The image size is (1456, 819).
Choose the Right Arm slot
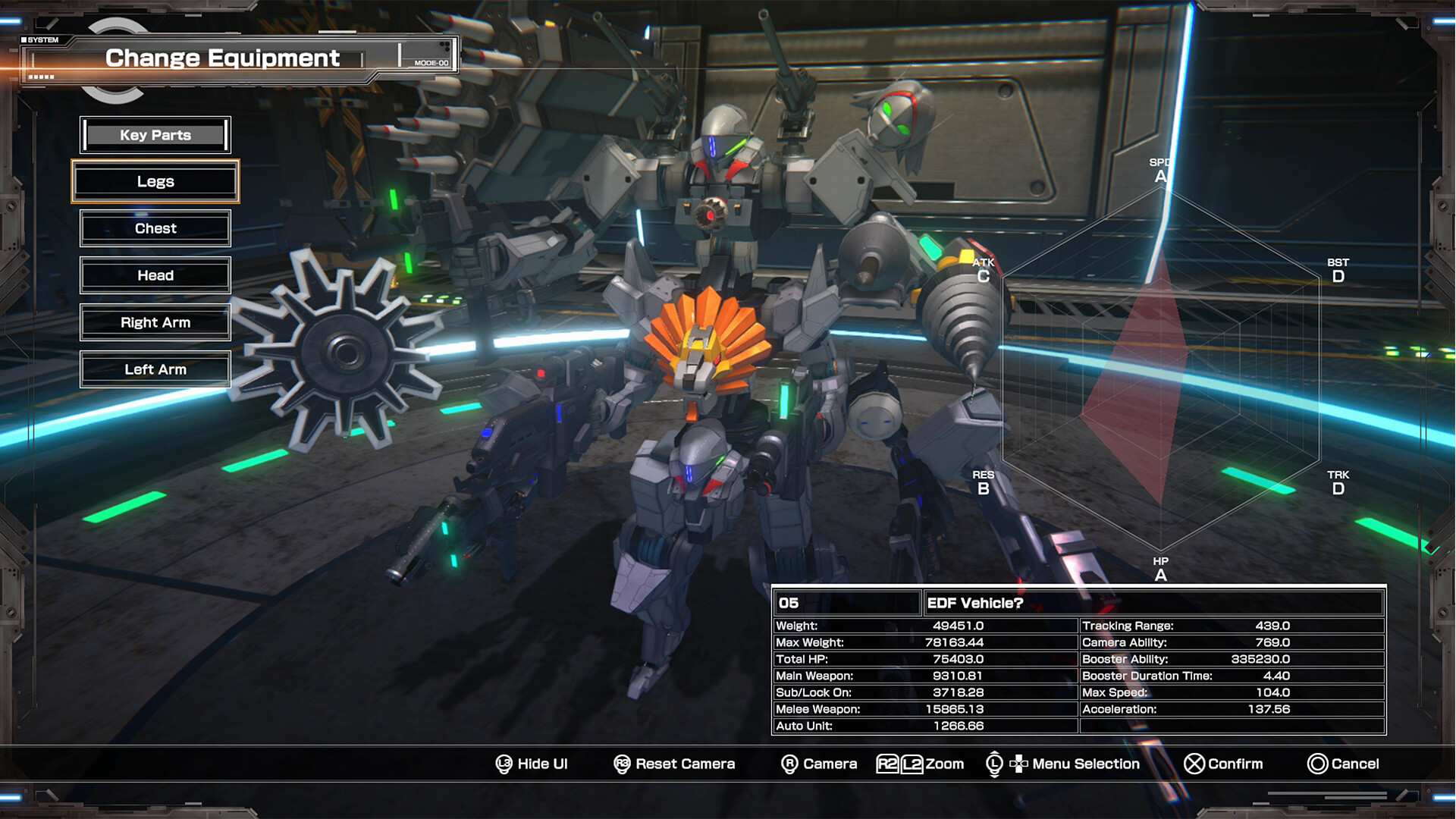[155, 322]
